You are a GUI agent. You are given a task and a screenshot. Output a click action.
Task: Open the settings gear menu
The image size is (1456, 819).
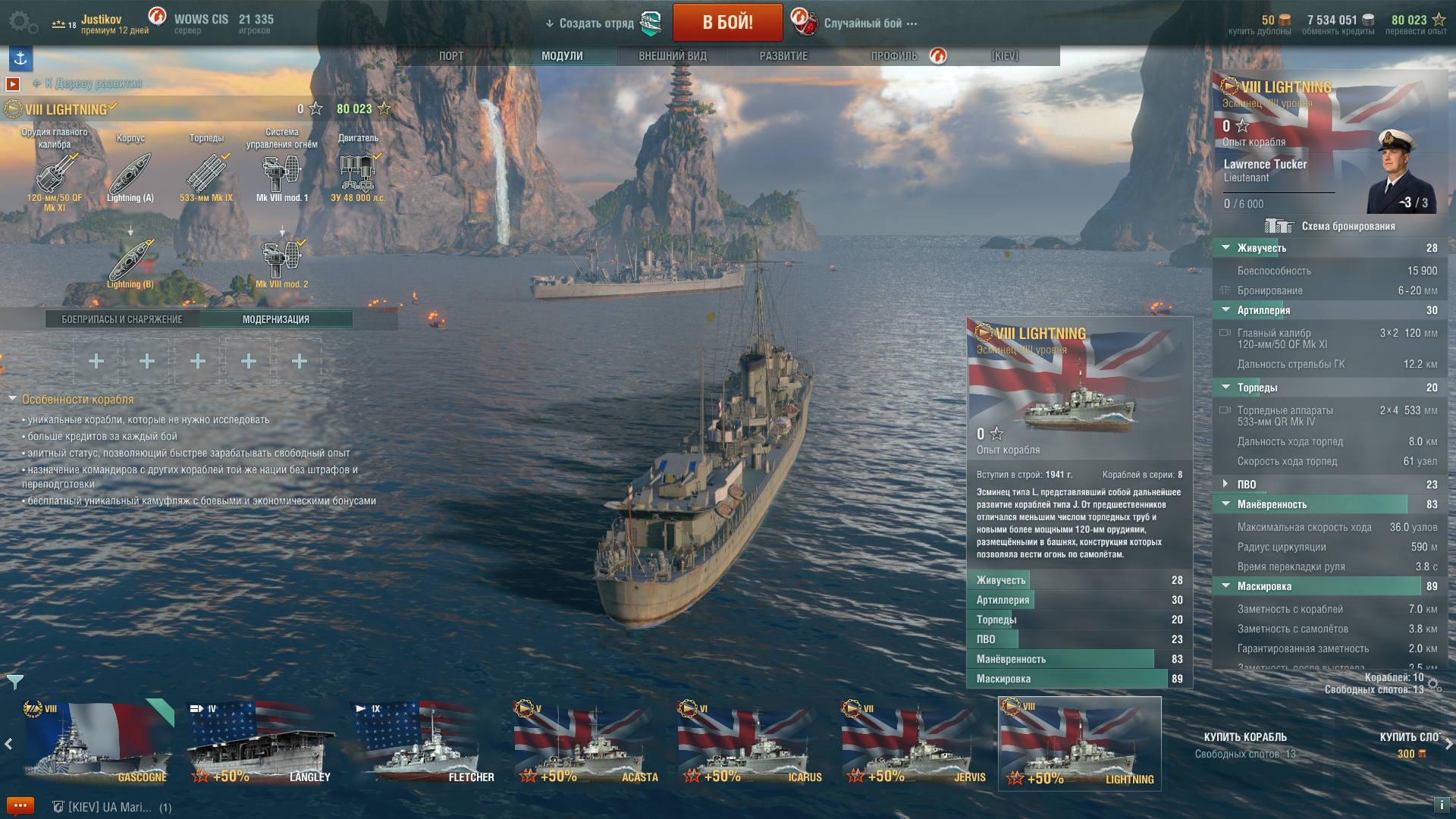(x=21, y=22)
